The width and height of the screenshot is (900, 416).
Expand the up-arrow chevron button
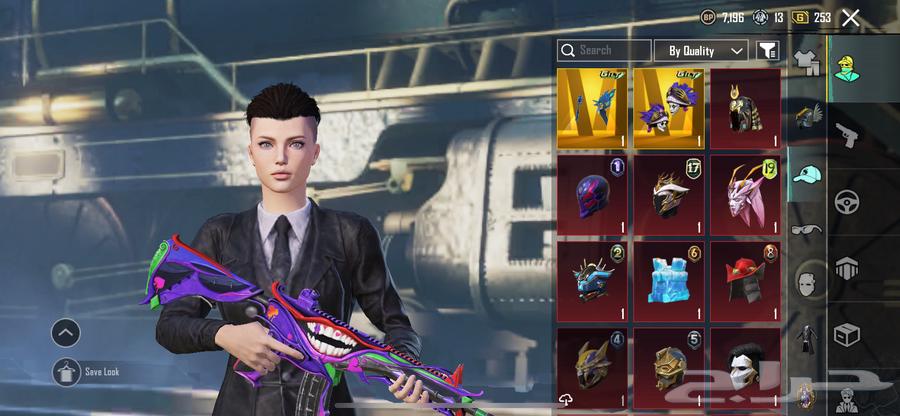click(x=66, y=333)
